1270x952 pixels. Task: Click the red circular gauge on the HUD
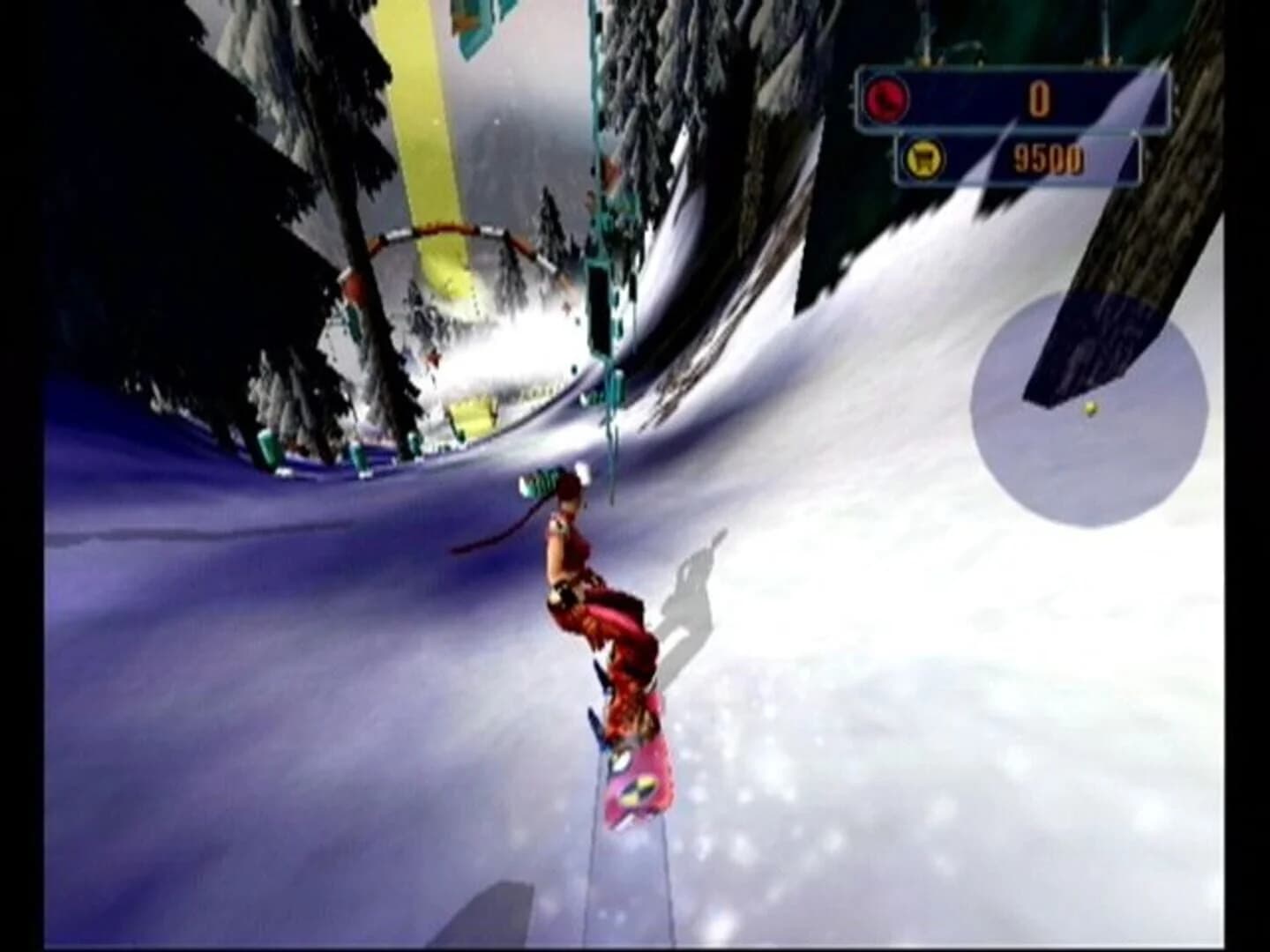click(887, 100)
